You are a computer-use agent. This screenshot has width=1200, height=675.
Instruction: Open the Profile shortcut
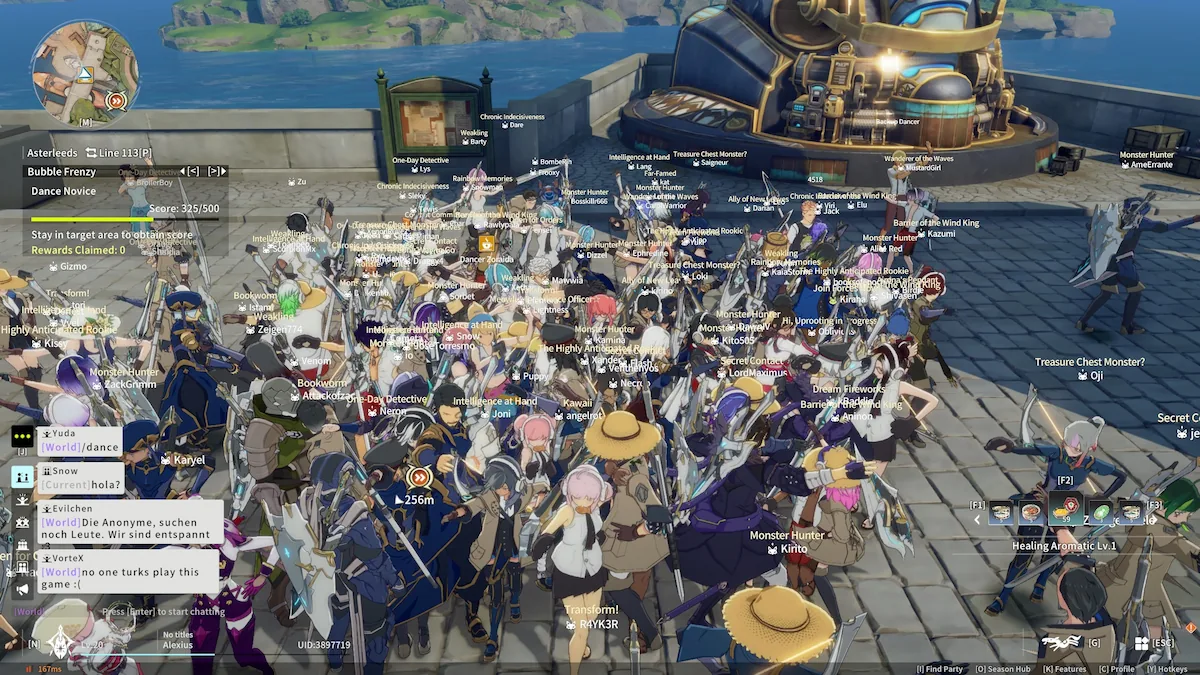pos(1117,669)
